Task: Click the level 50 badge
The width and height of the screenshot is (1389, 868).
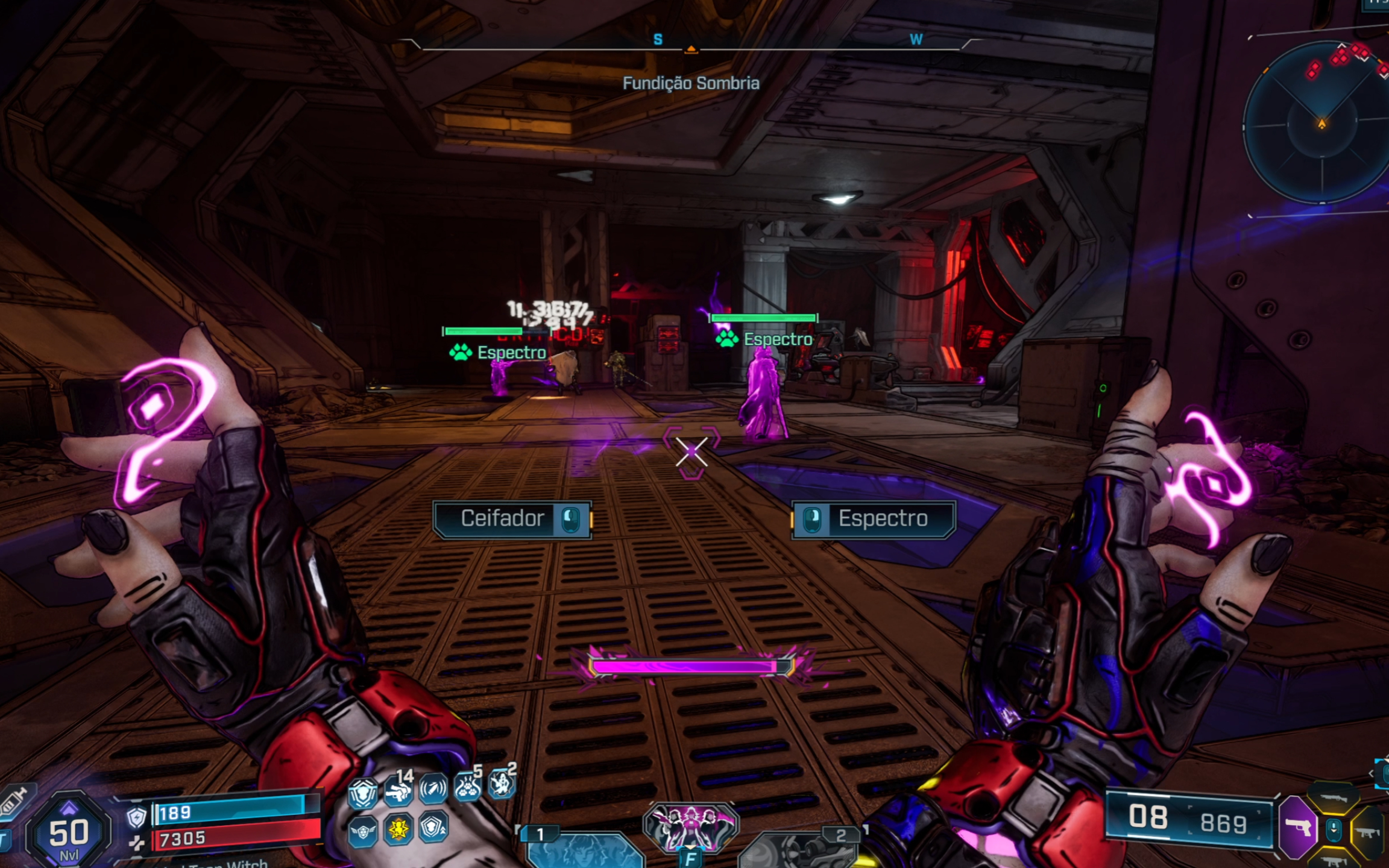Action: point(69,832)
